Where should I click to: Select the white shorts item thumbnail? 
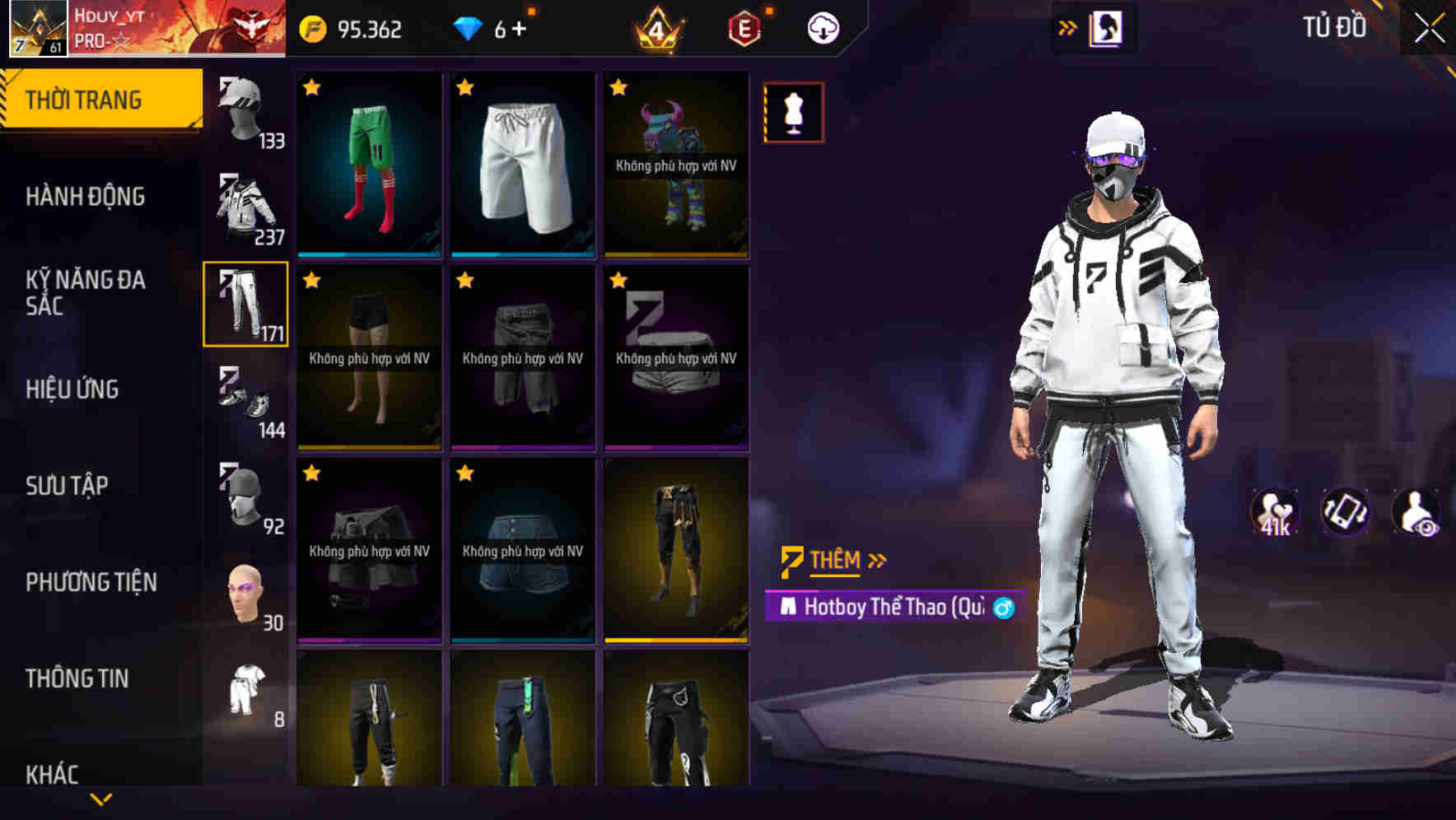[x=522, y=163]
